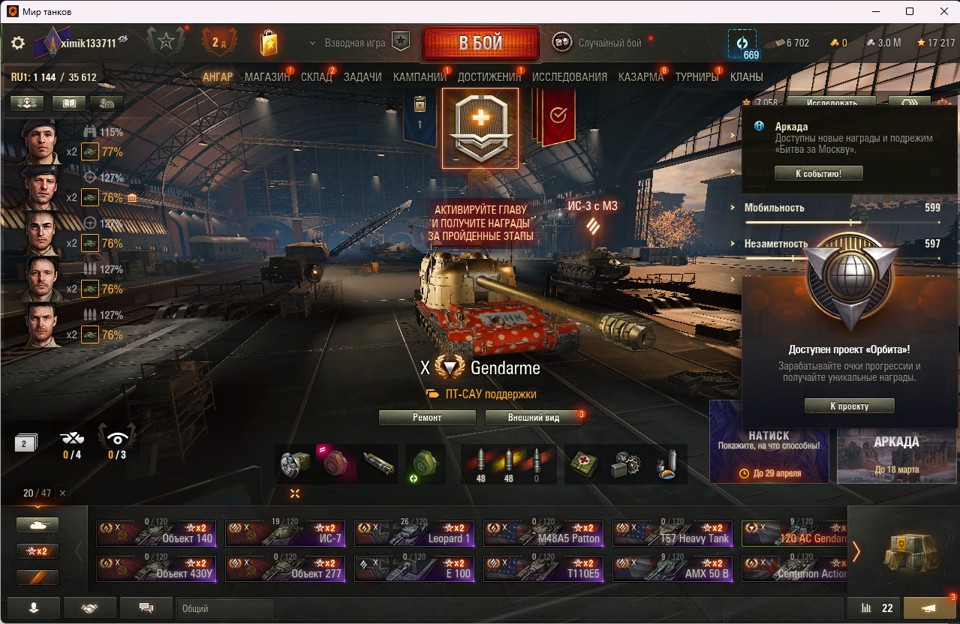Select the ИС-7 tank in the carousel
This screenshot has width=960, height=624.
pos(285,533)
